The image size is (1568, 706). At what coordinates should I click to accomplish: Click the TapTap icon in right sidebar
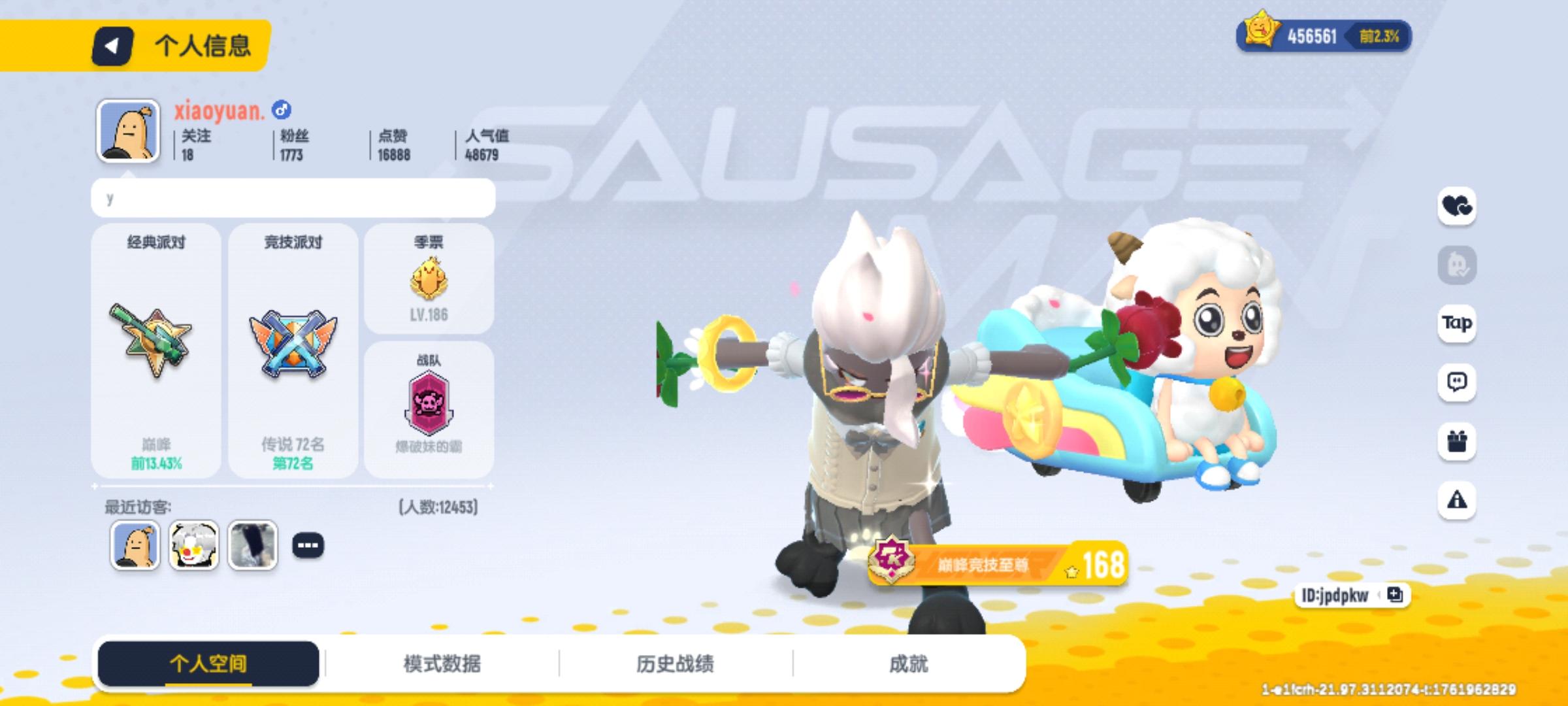pos(1456,324)
